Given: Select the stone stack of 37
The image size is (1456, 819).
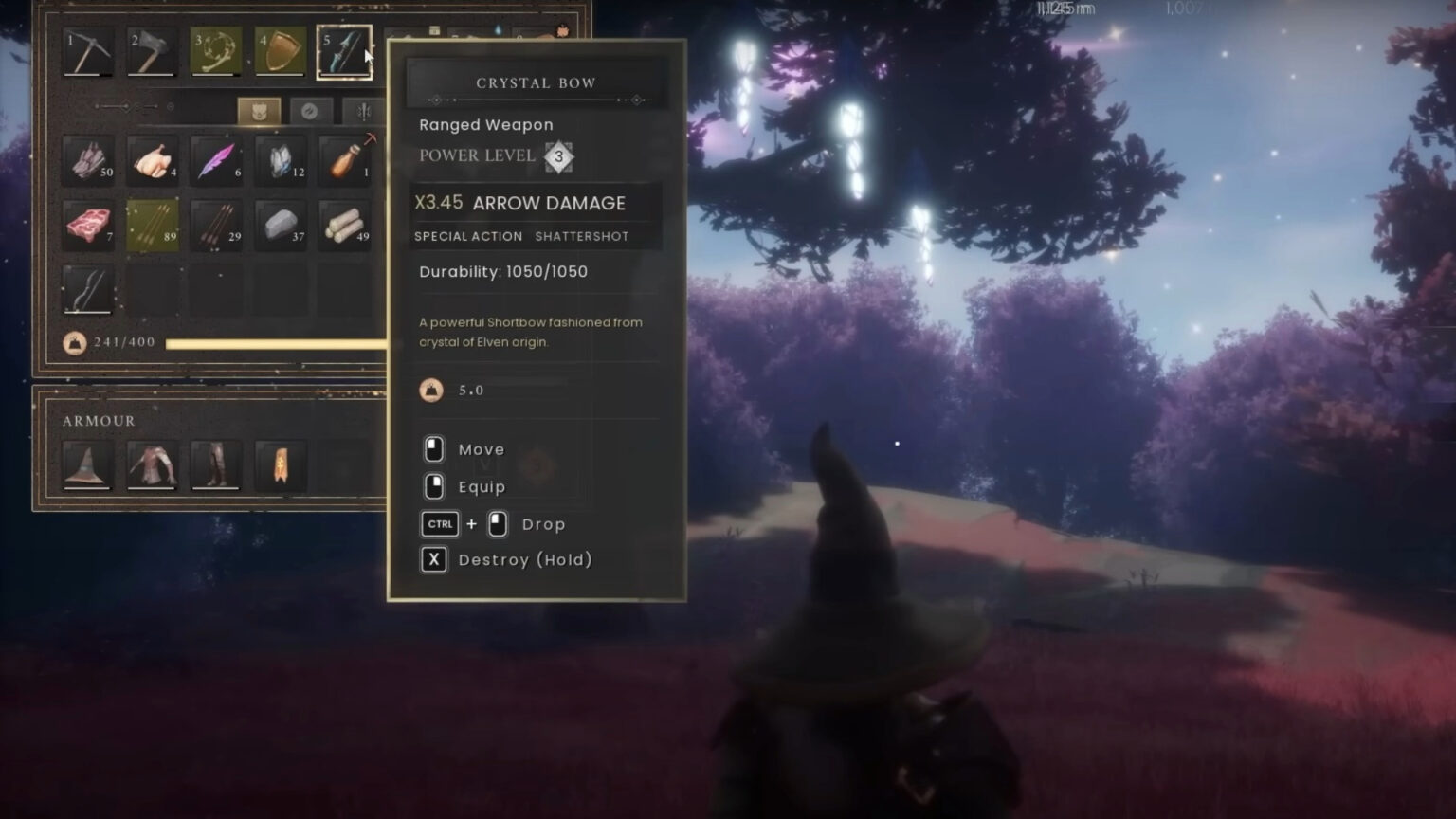Looking at the screenshot, I should point(281,226).
